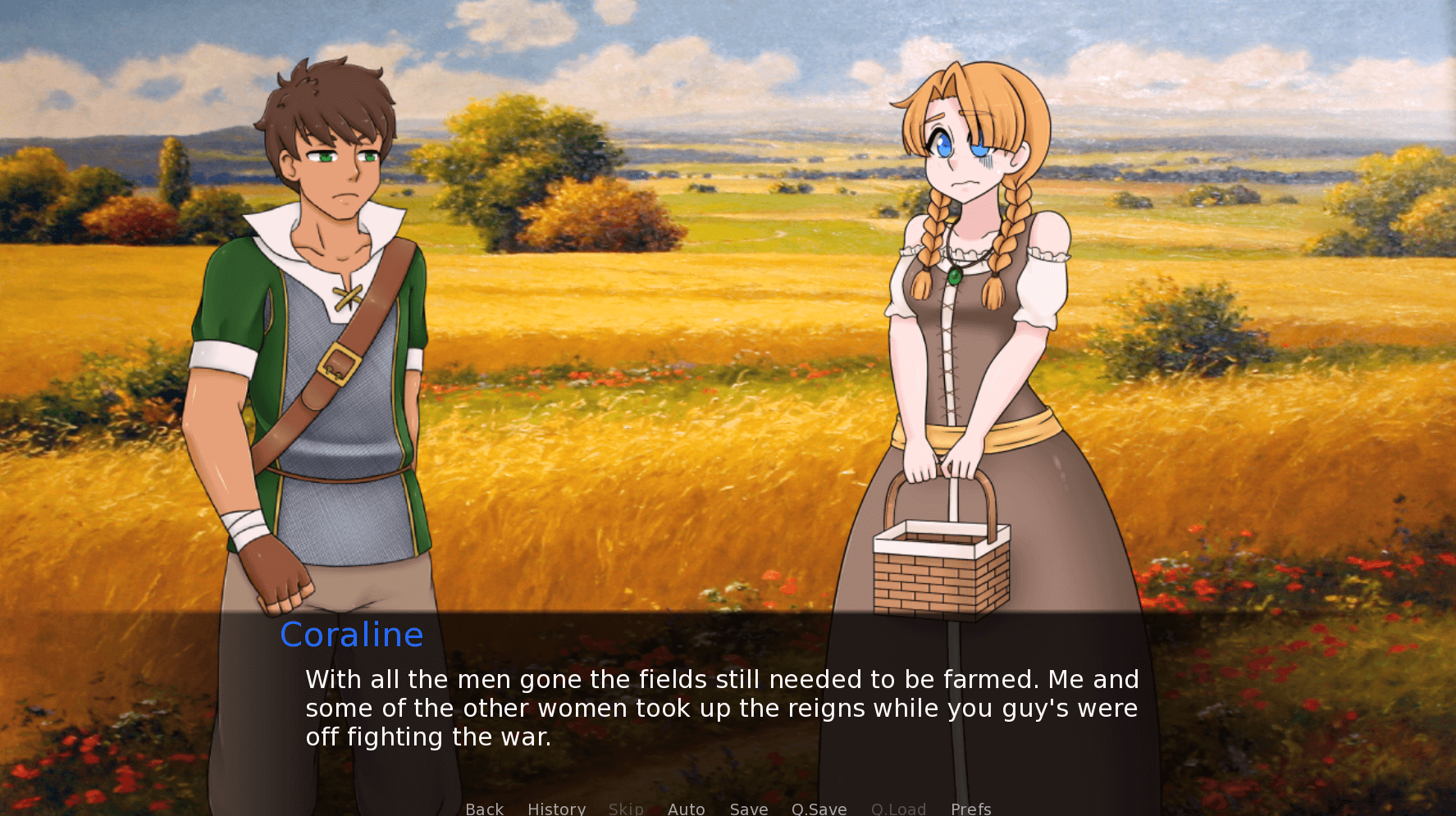Image resolution: width=1456 pixels, height=816 pixels.
Task: Toggle Auto-forward mode
Action: pyautogui.click(x=687, y=809)
